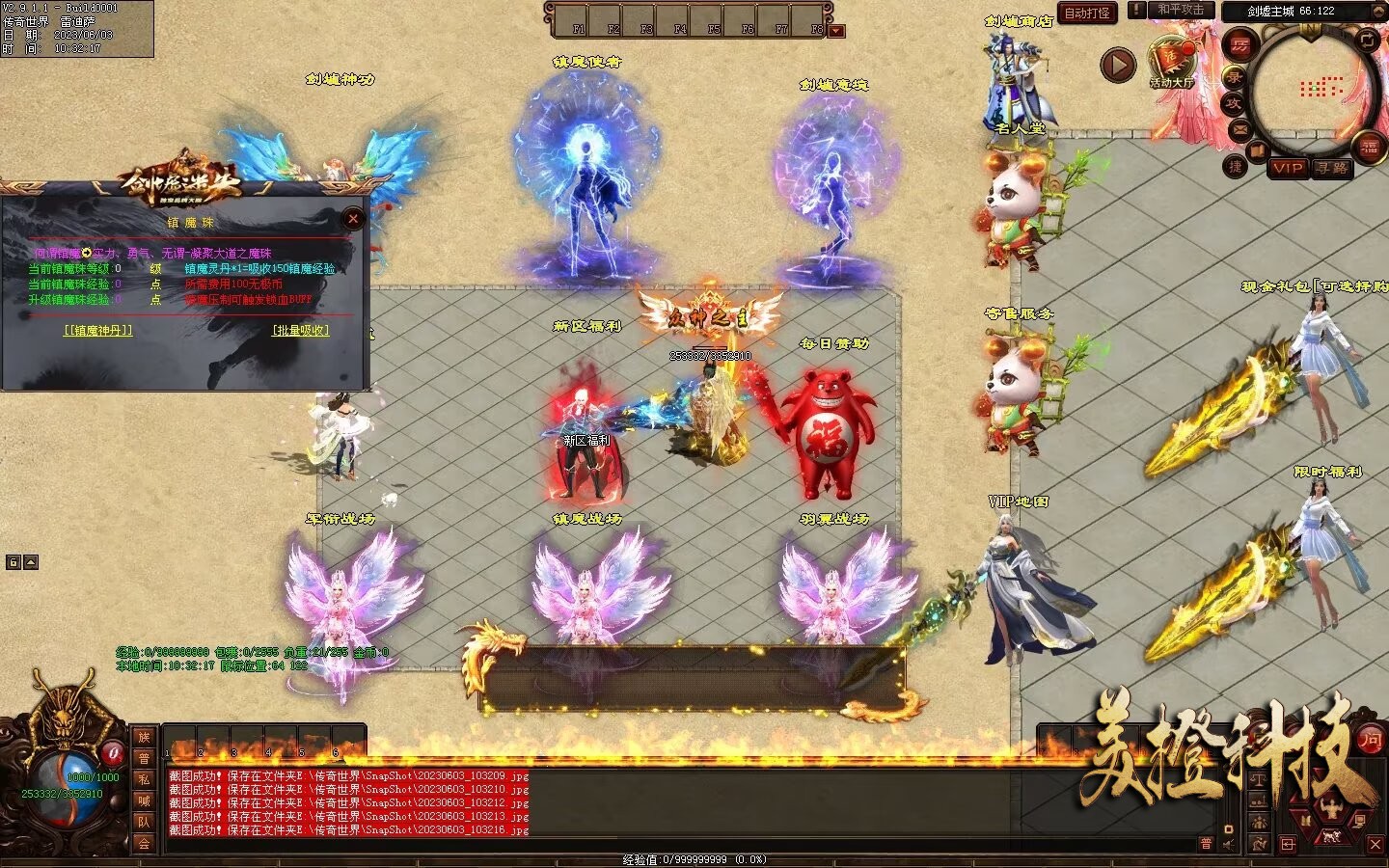Close the 镇魔珠 panel
Viewport: 1389px width, 868px height.
353,219
